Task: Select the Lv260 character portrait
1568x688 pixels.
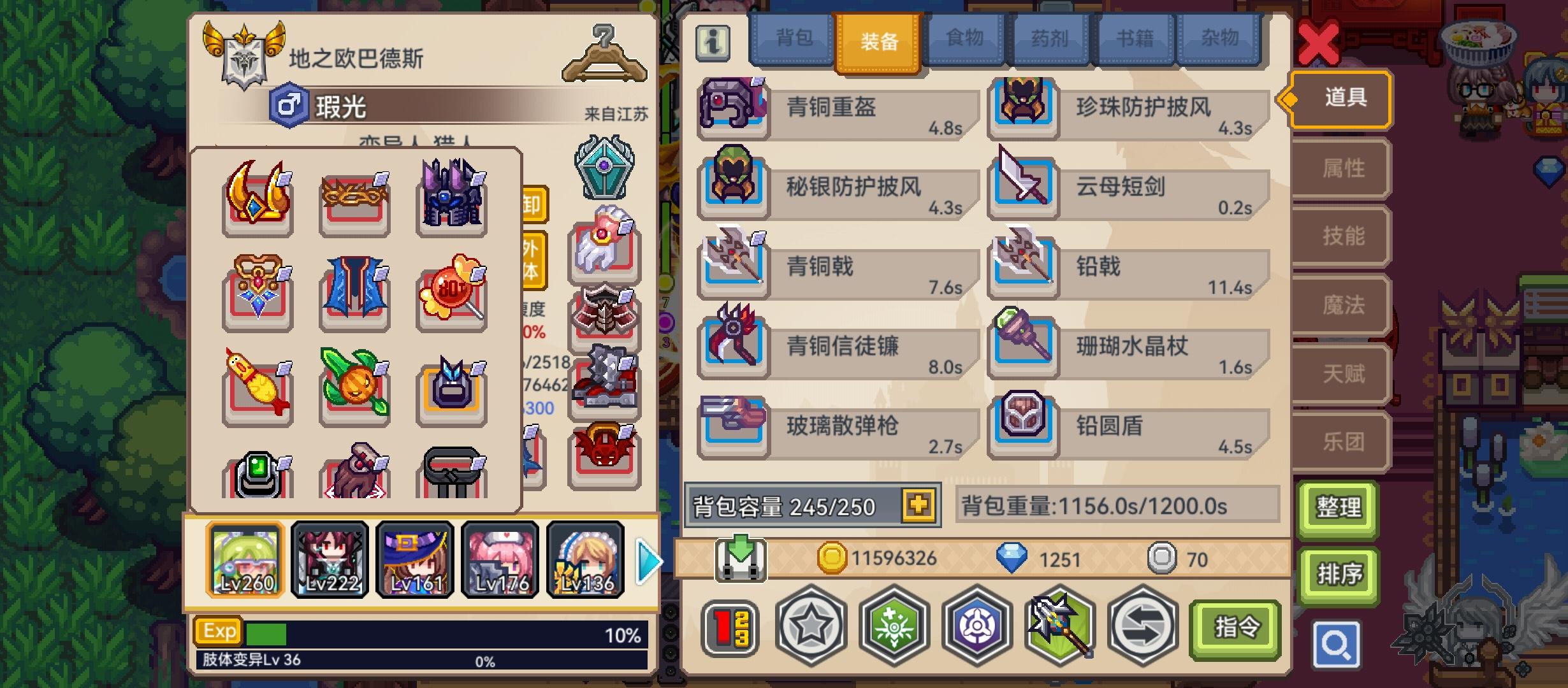Action: coord(244,561)
